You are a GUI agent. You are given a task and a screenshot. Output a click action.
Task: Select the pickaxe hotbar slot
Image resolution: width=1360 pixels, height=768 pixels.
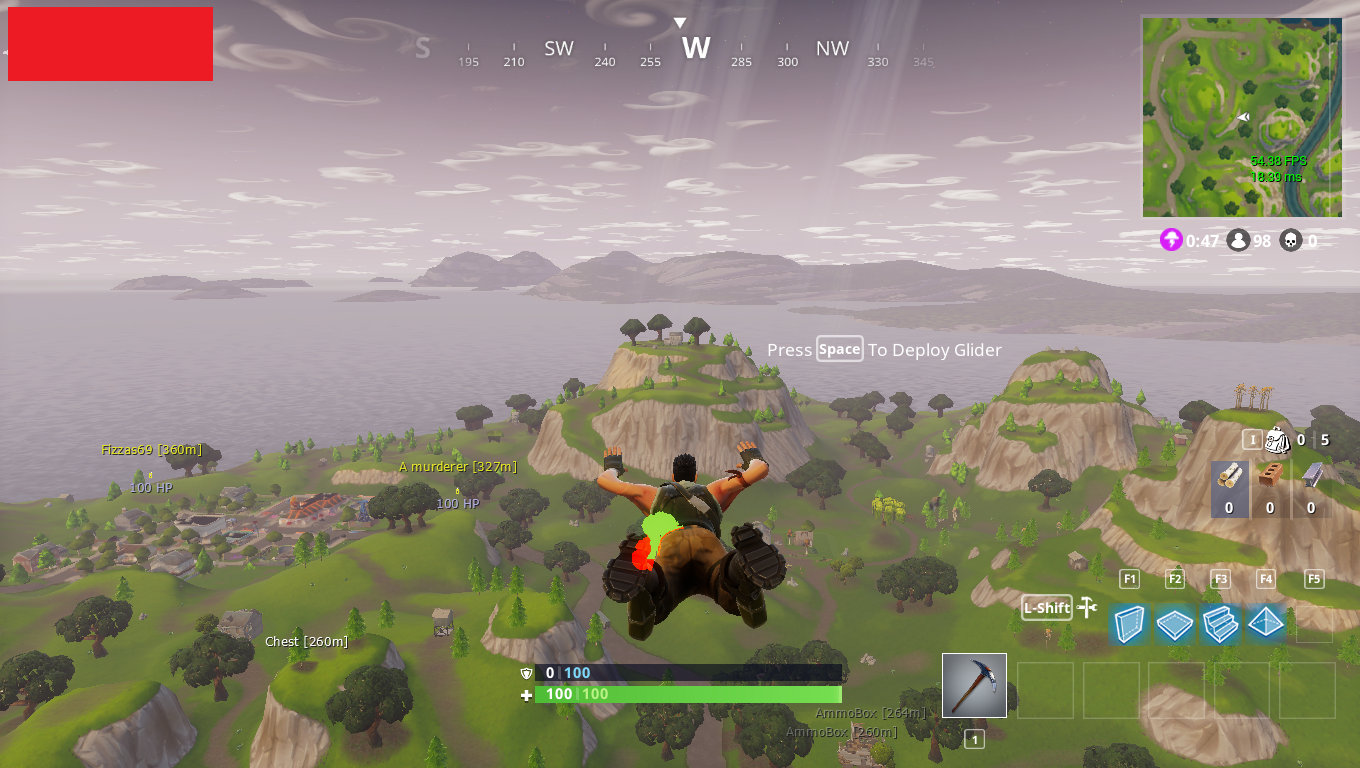(974, 685)
